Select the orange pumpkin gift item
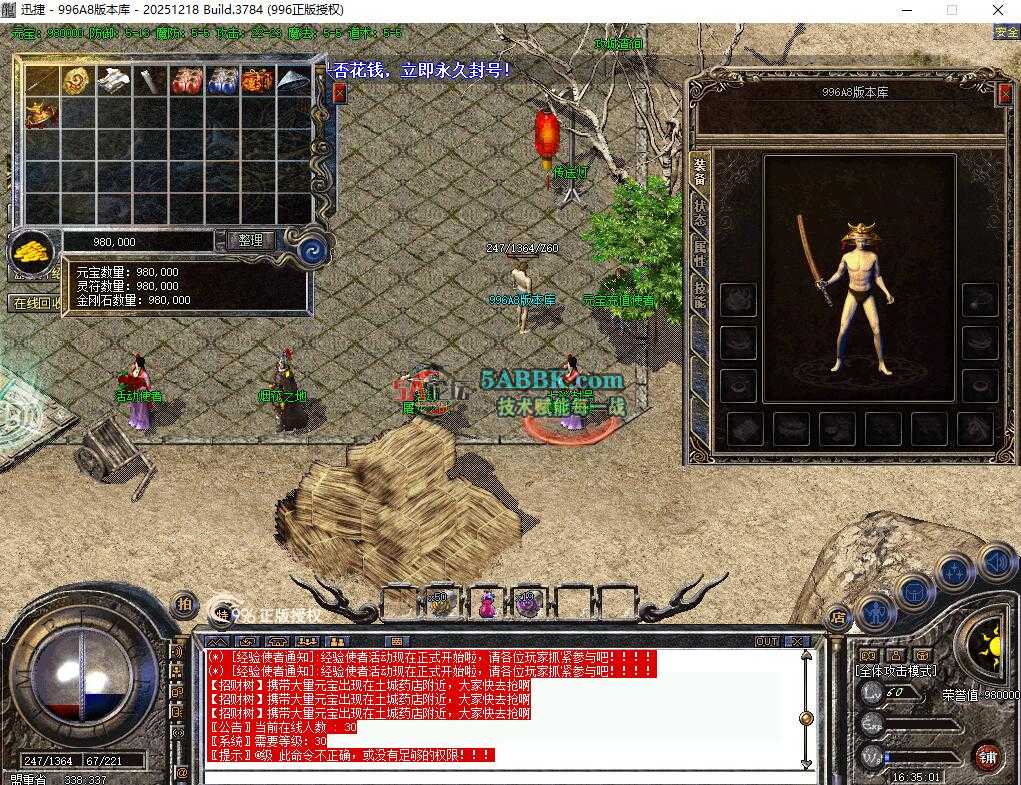 [257, 81]
